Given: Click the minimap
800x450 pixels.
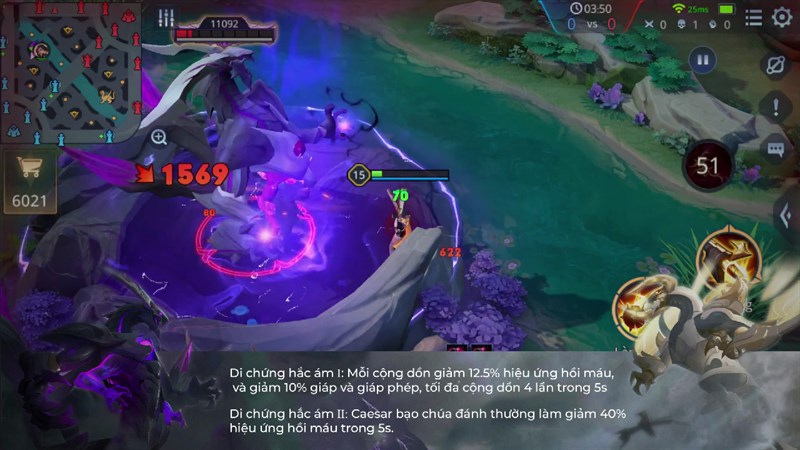Looking at the screenshot, I should [x=71, y=72].
